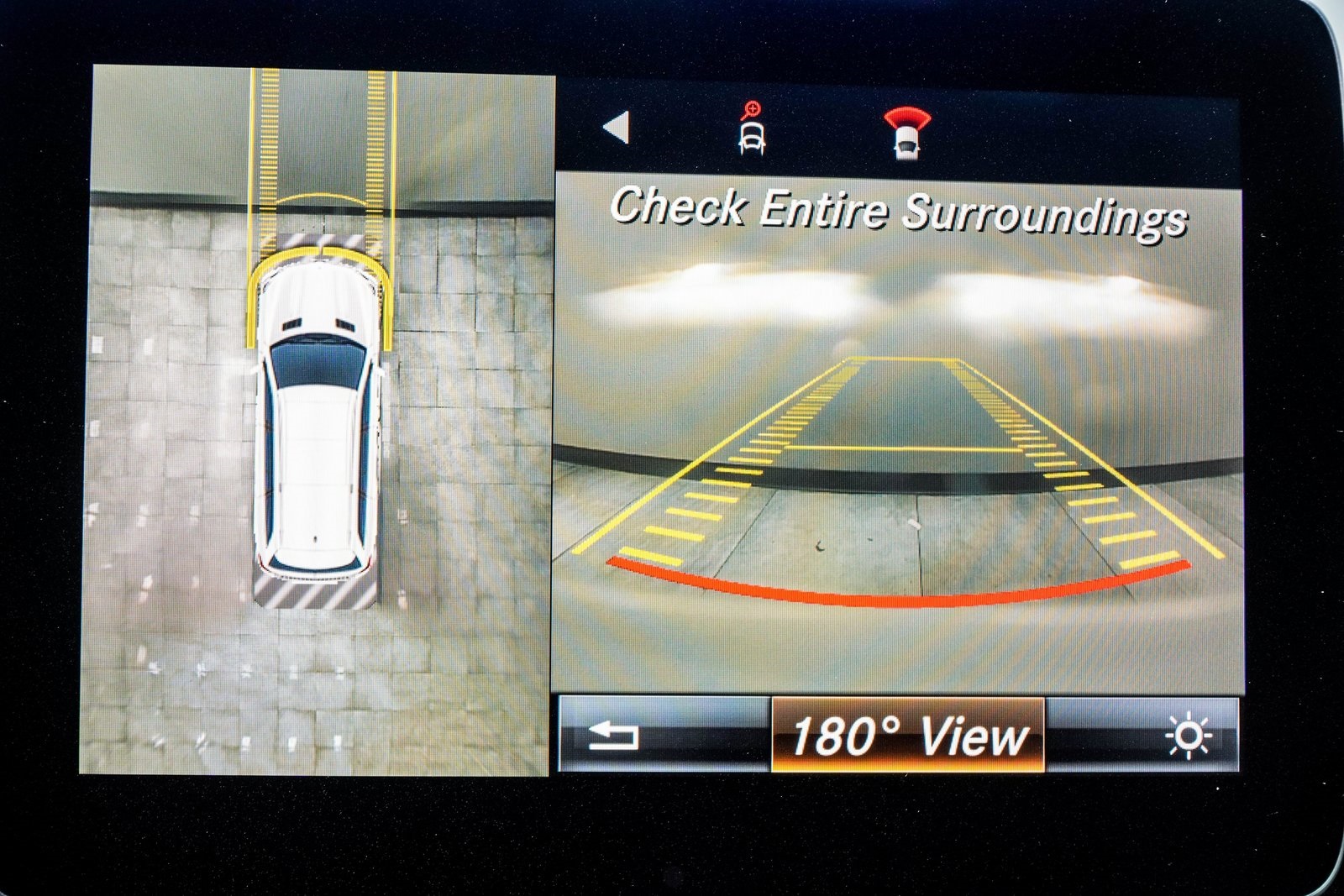Open the brightness sun control

tap(1188, 736)
